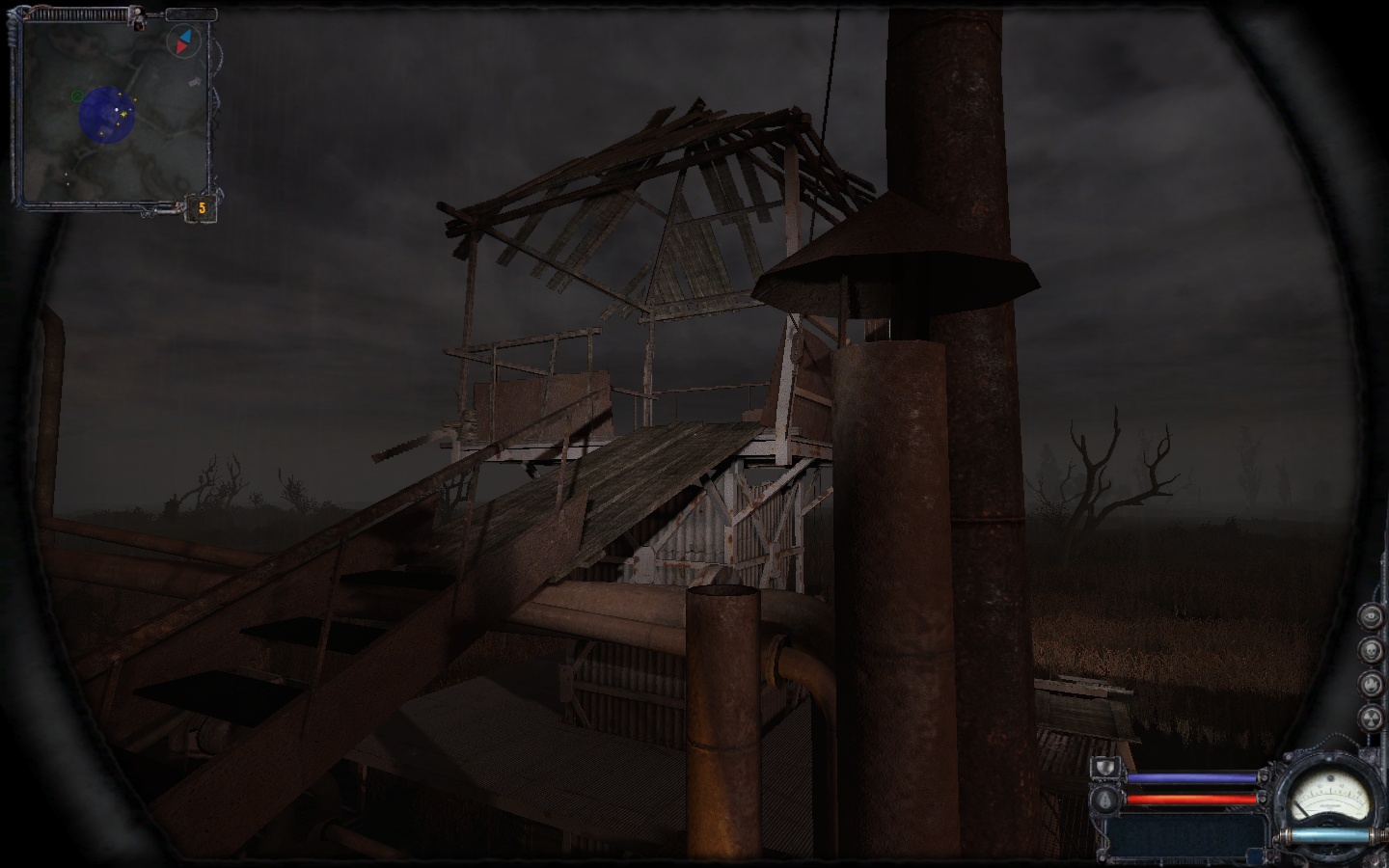Image resolution: width=1389 pixels, height=868 pixels.
Task: Click the flame thermal hazard icon
Action: pyautogui.click(x=1370, y=683)
